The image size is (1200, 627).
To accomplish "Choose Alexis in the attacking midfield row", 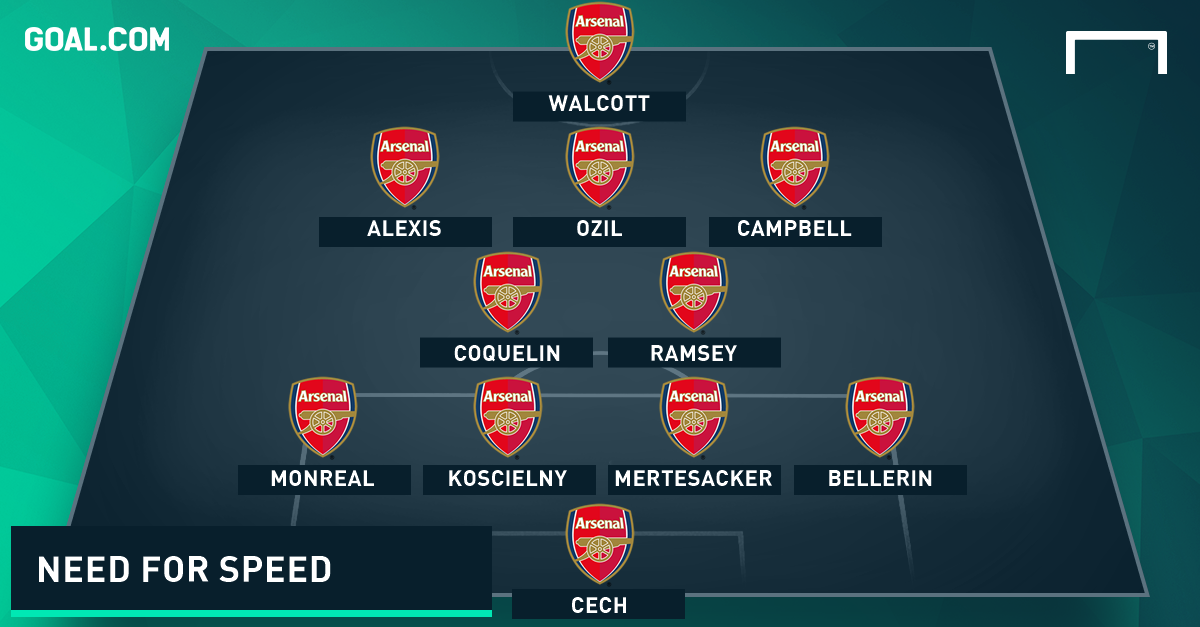I will click(x=405, y=230).
